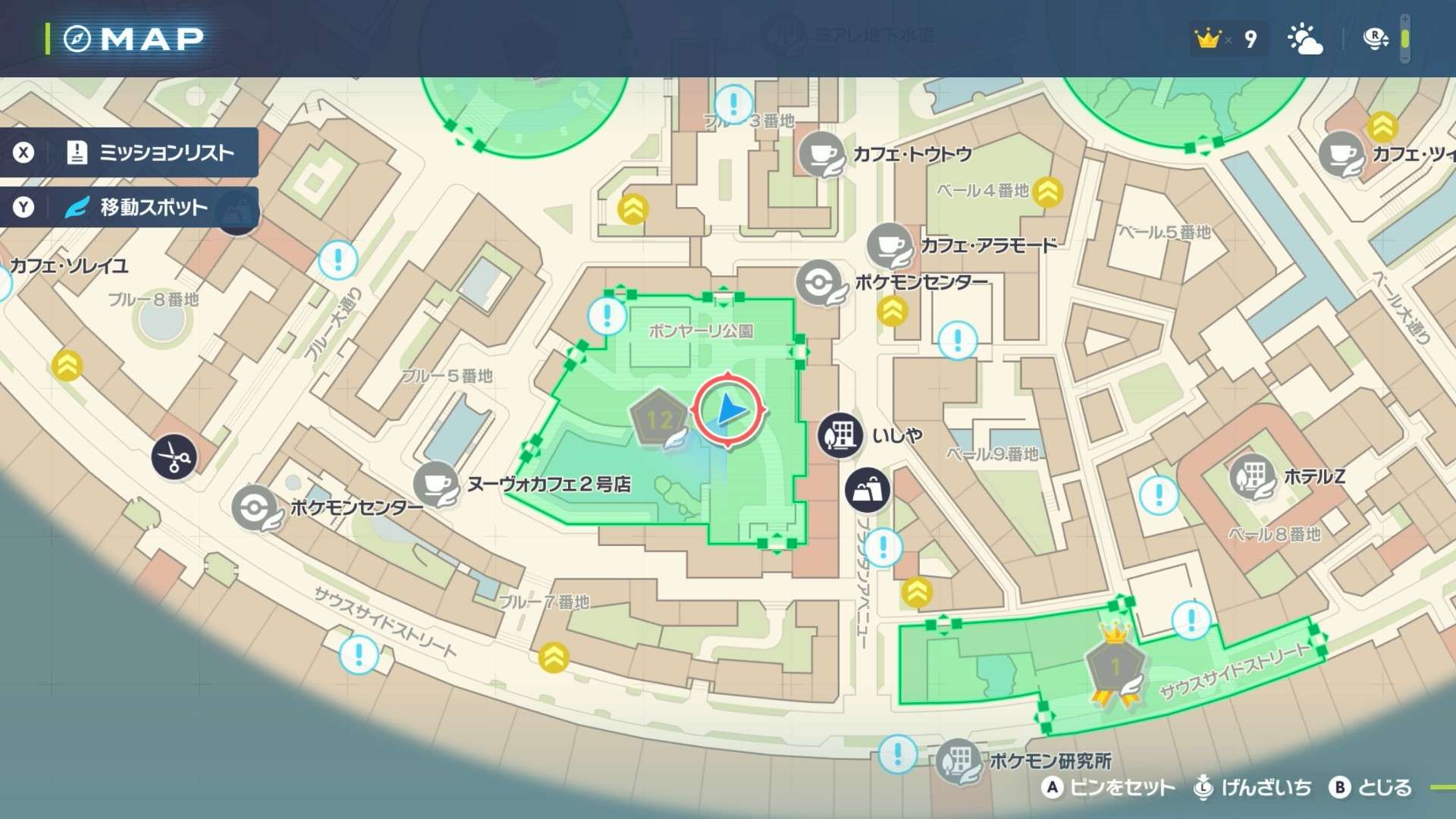The image size is (1456, 819).
Task: Select the exclamation marker inside ボンヤーリ公園
Action: pos(607,315)
